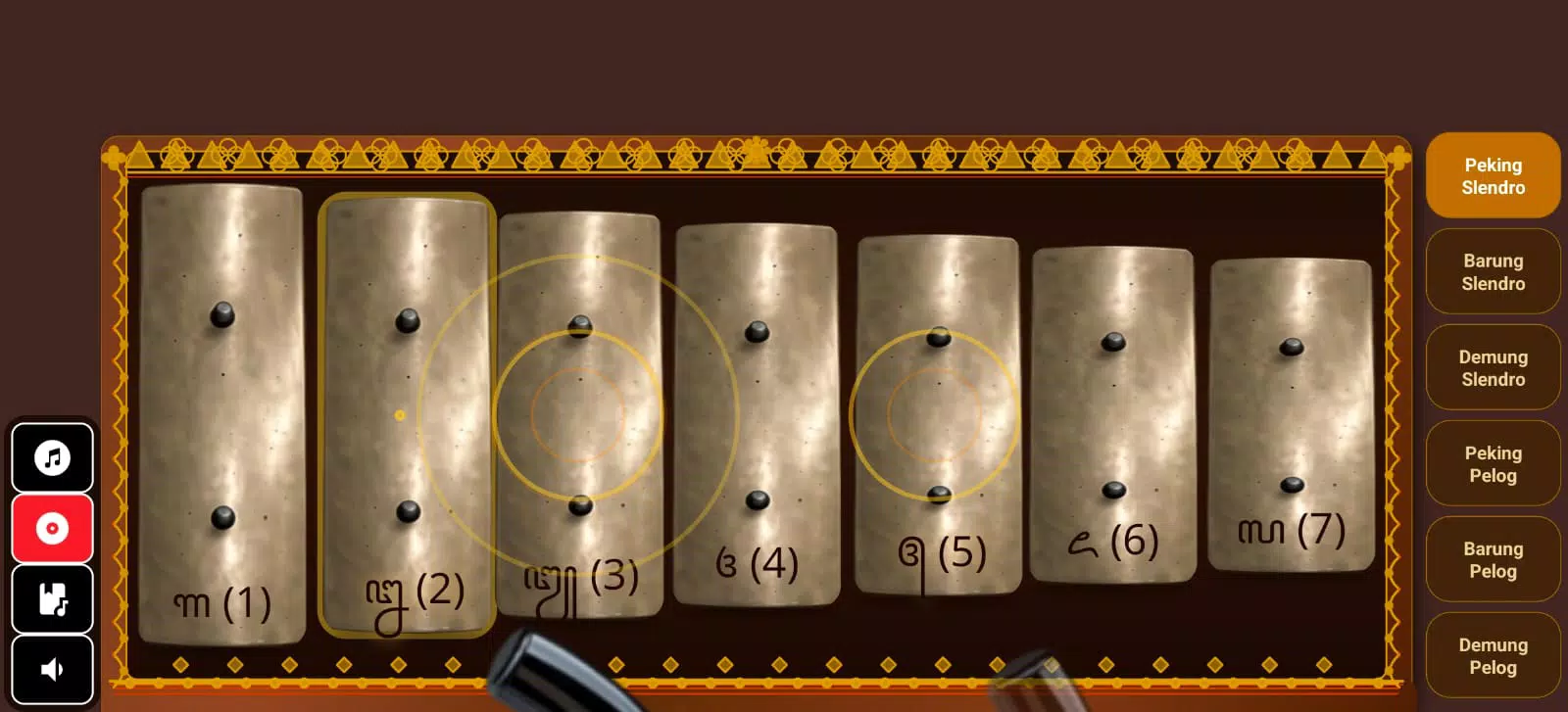Strike the highlighted key number 2
Viewport: 1568px width, 712px height.
click(406, 411)
